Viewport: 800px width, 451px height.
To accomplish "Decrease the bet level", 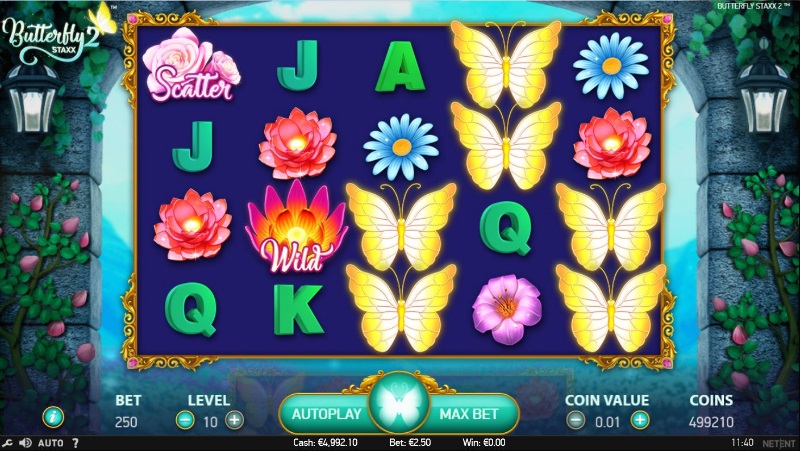I will (185, 421).
